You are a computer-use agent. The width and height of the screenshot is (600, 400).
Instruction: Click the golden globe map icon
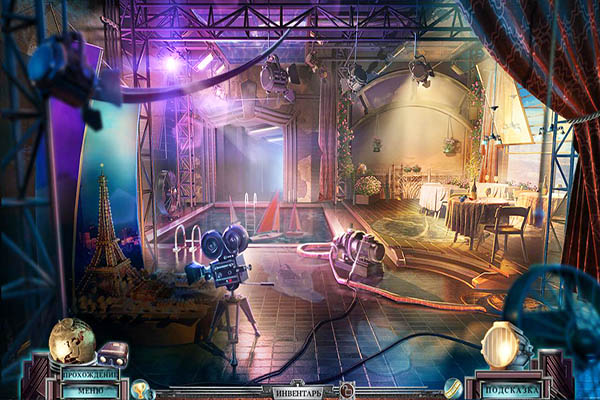click(x=71, y=342)
